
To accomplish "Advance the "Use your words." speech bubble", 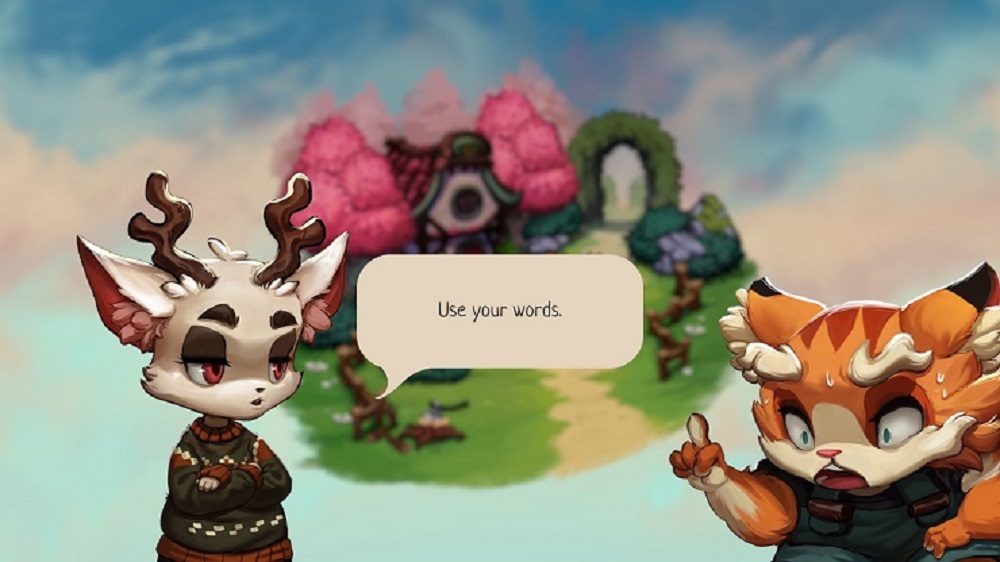I will (500, 310).
